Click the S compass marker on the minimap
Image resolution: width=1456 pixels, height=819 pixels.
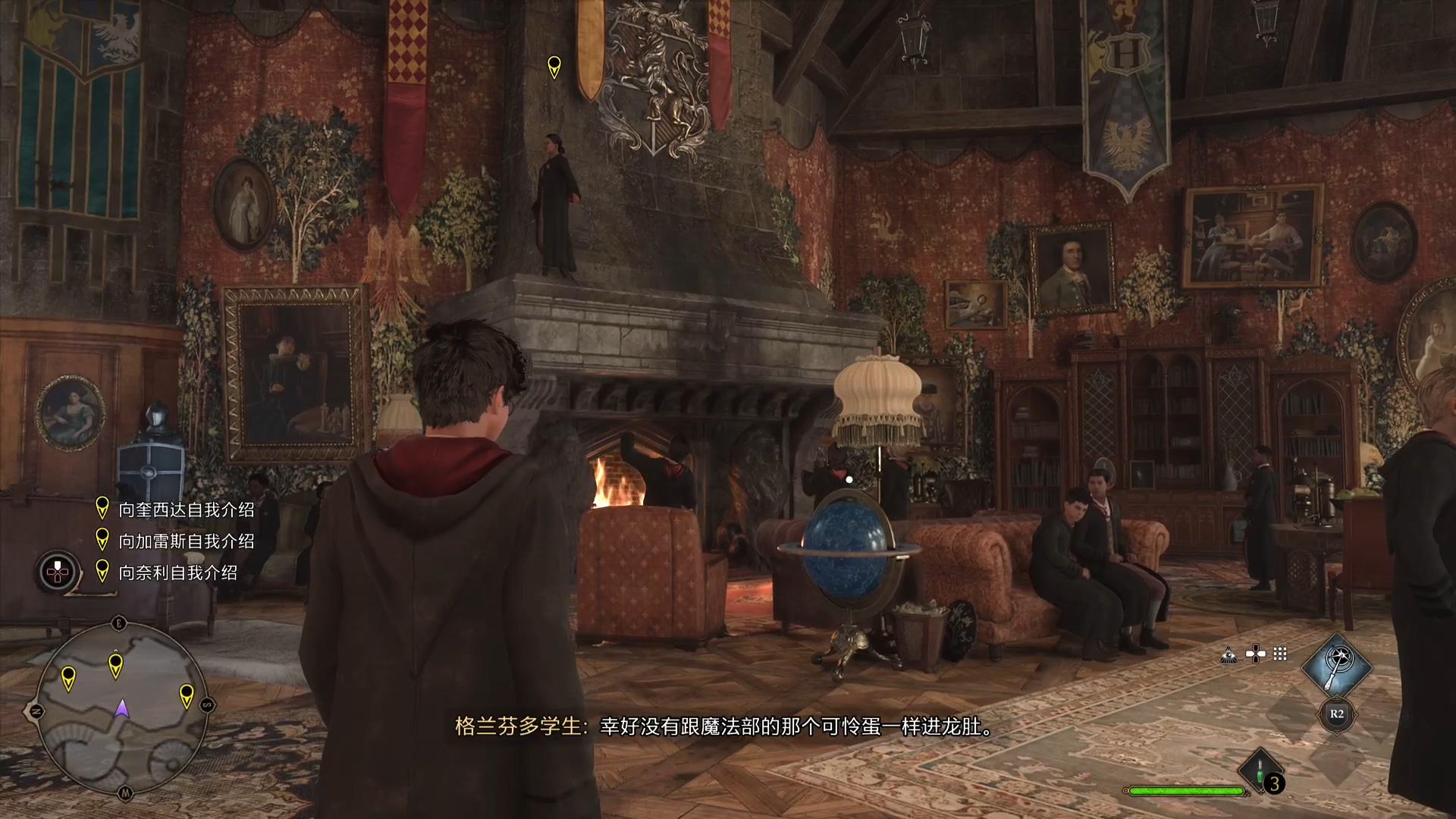point(207,704)
